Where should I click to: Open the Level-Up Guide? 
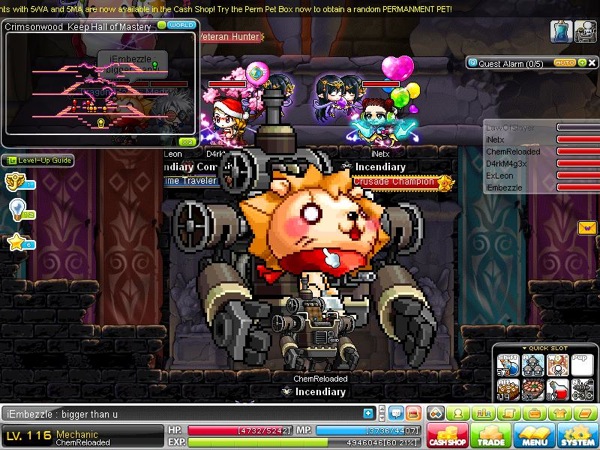click(x=38, y=160)
